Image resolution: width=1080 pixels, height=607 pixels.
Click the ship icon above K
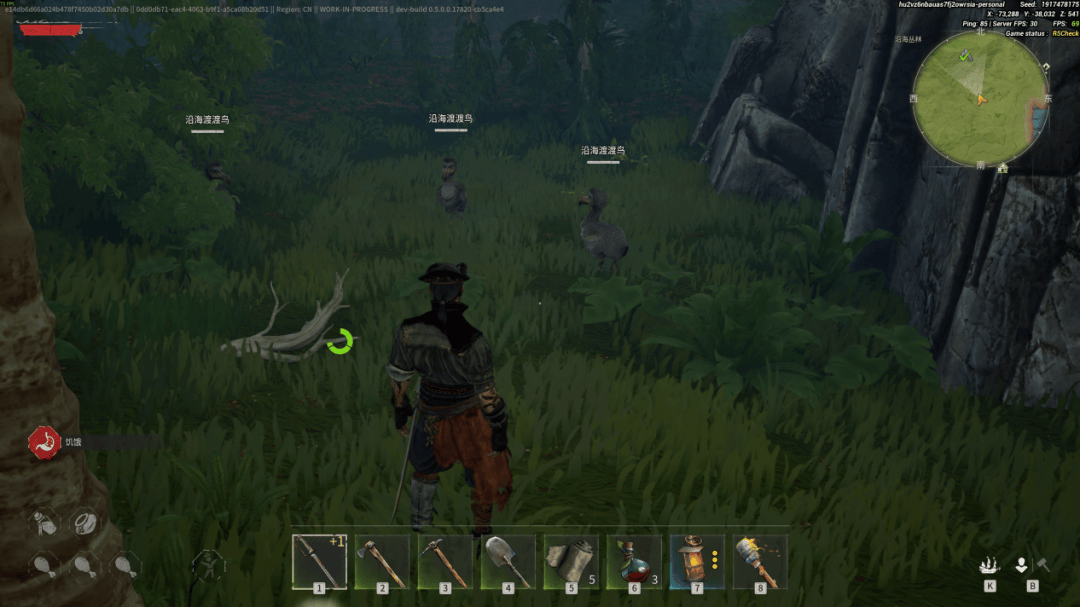[x=990, y=565]
